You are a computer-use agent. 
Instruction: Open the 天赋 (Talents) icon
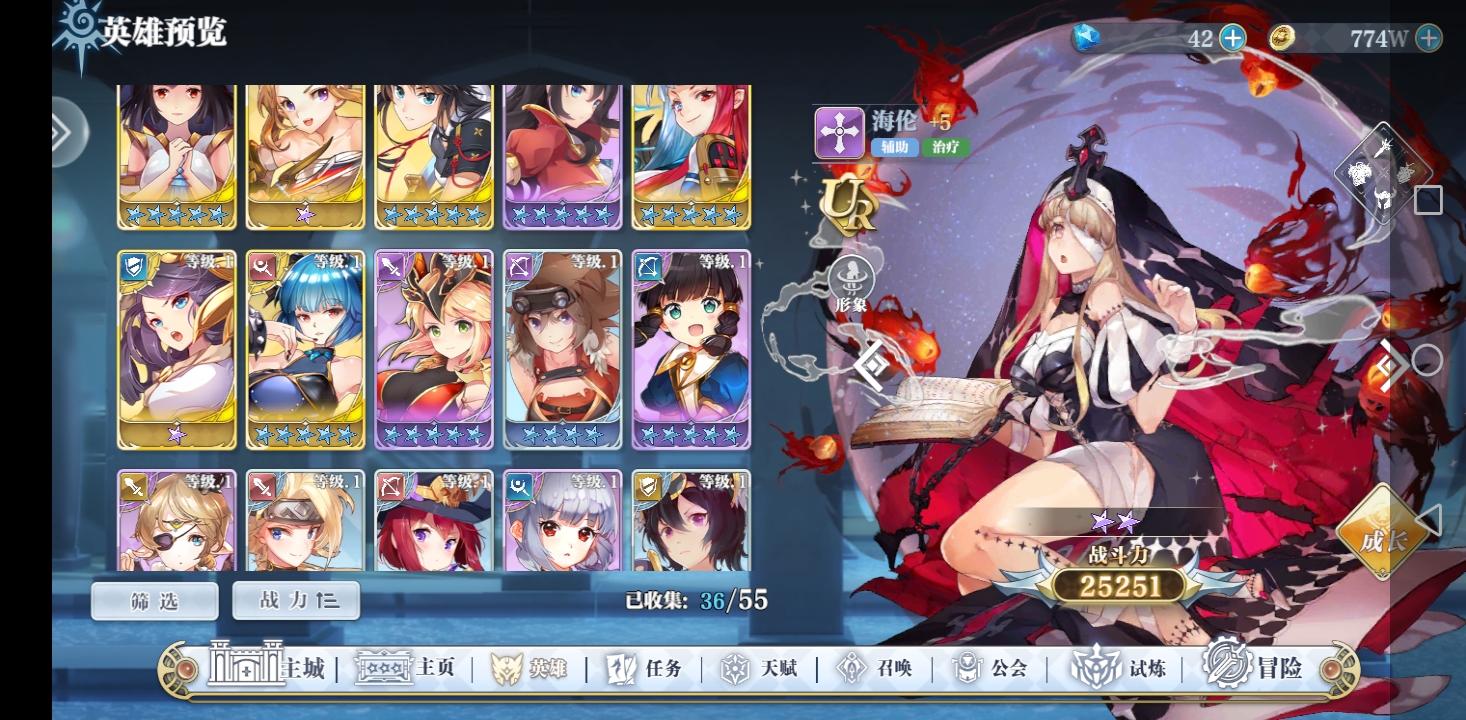(x=738, y=670)
